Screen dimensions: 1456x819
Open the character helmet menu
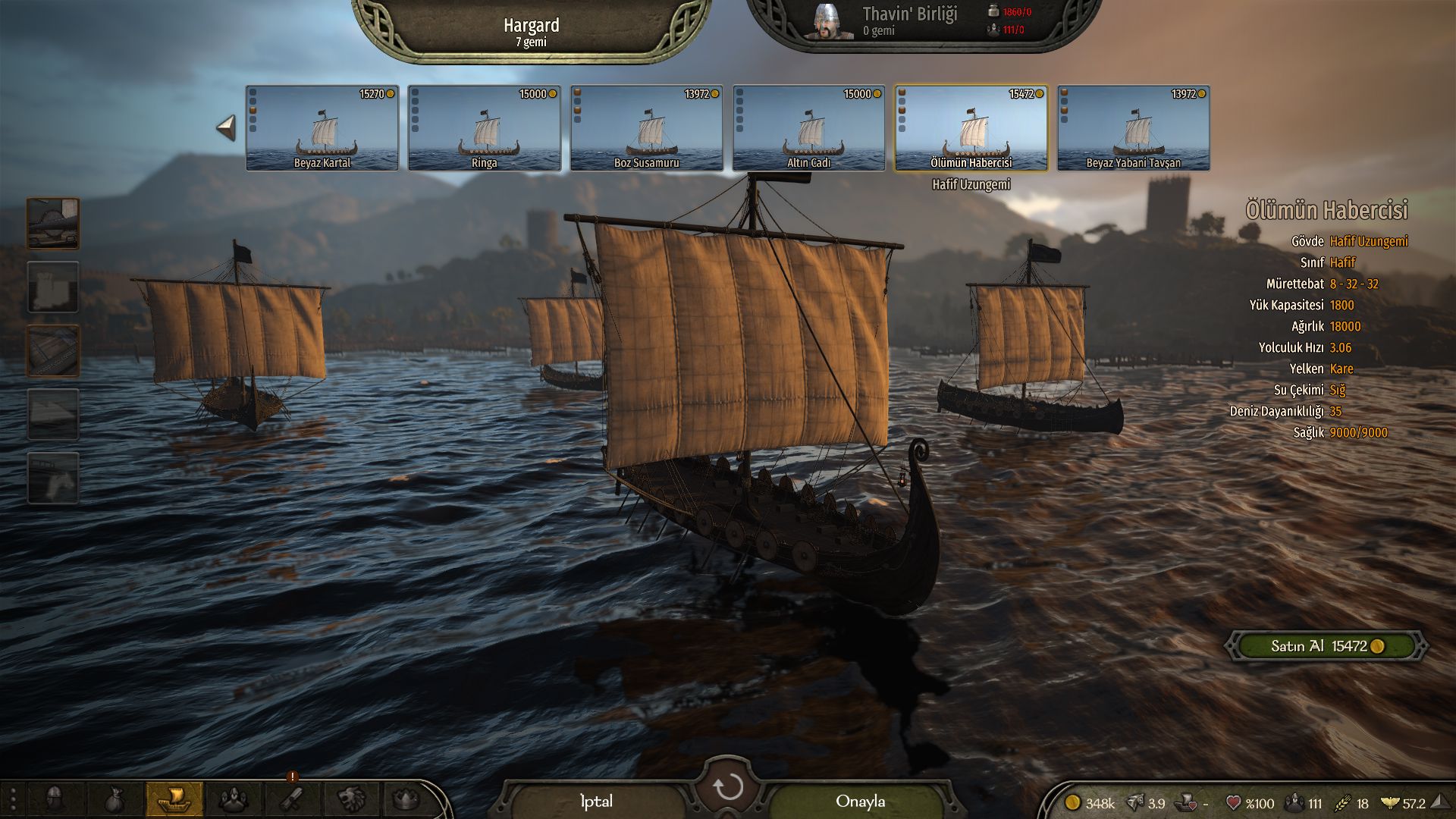click(54, 799)
